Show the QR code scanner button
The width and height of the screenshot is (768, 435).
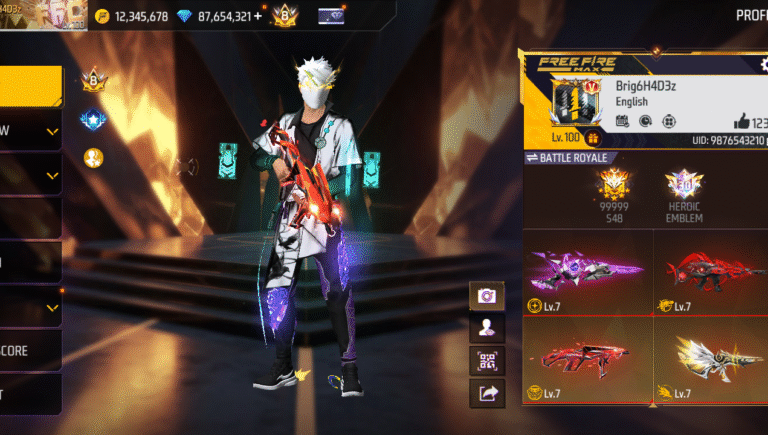(487, 360)
